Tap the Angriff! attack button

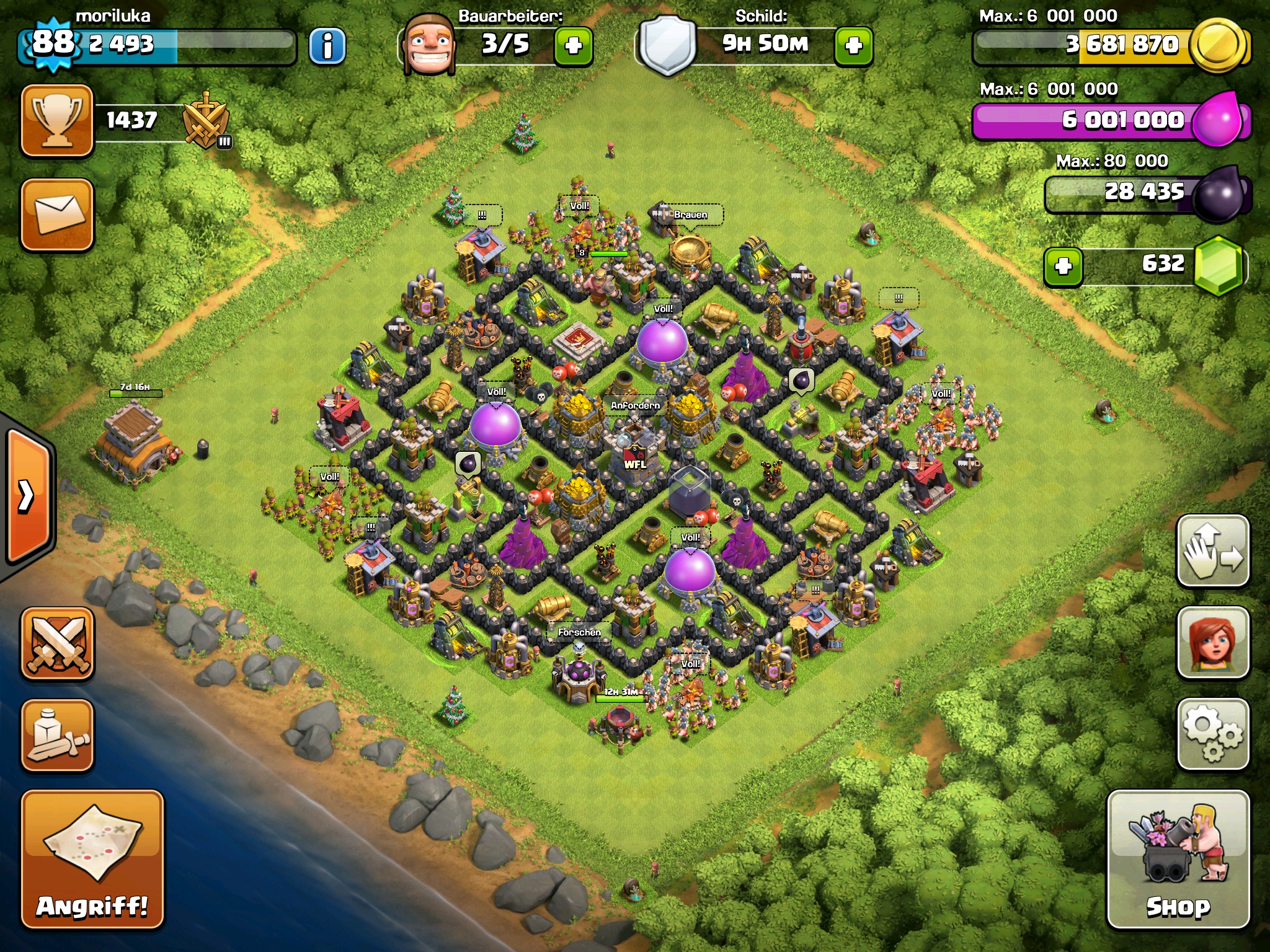(92, 859)
